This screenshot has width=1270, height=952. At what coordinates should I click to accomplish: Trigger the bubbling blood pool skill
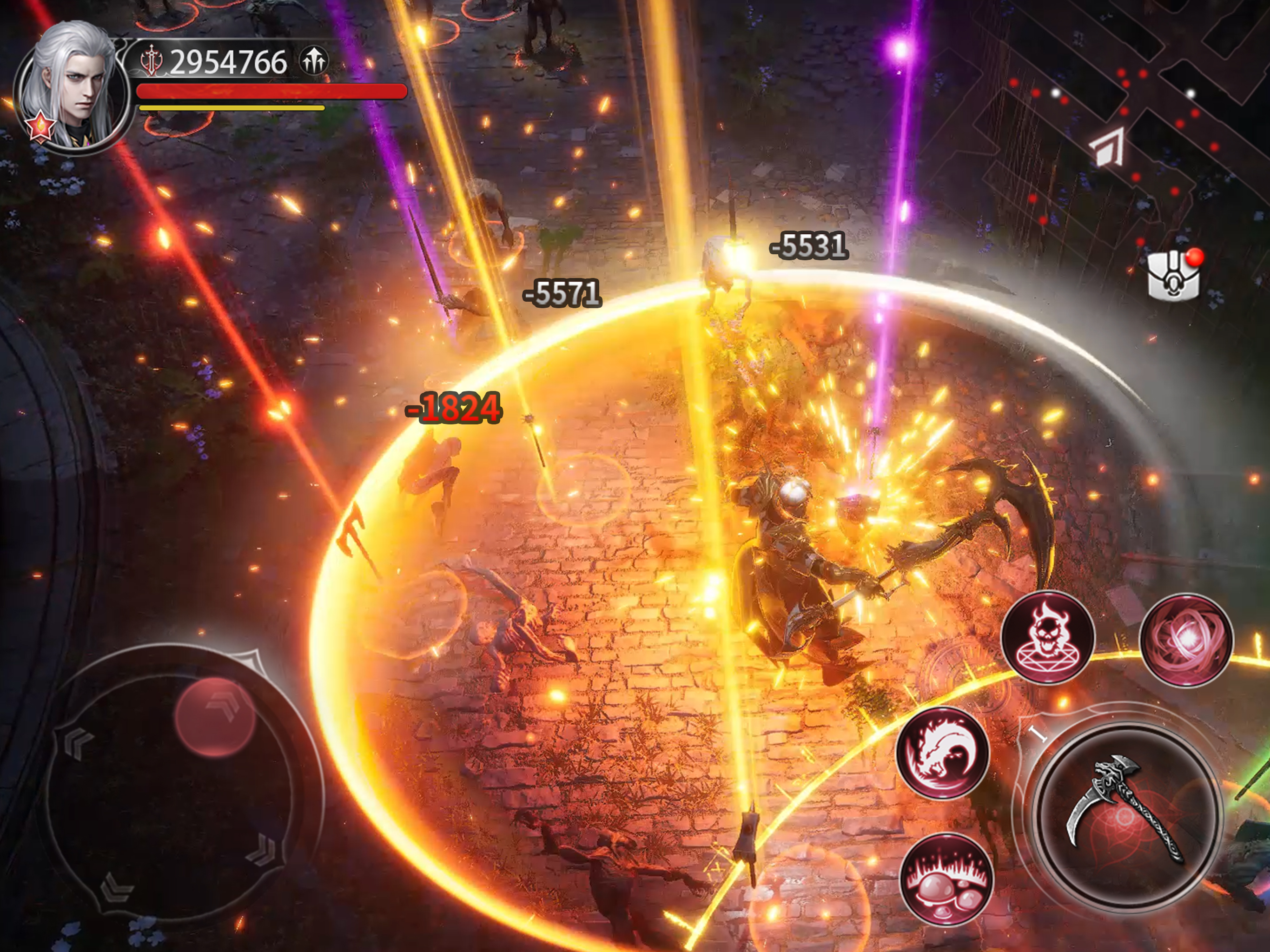point(945,879)
